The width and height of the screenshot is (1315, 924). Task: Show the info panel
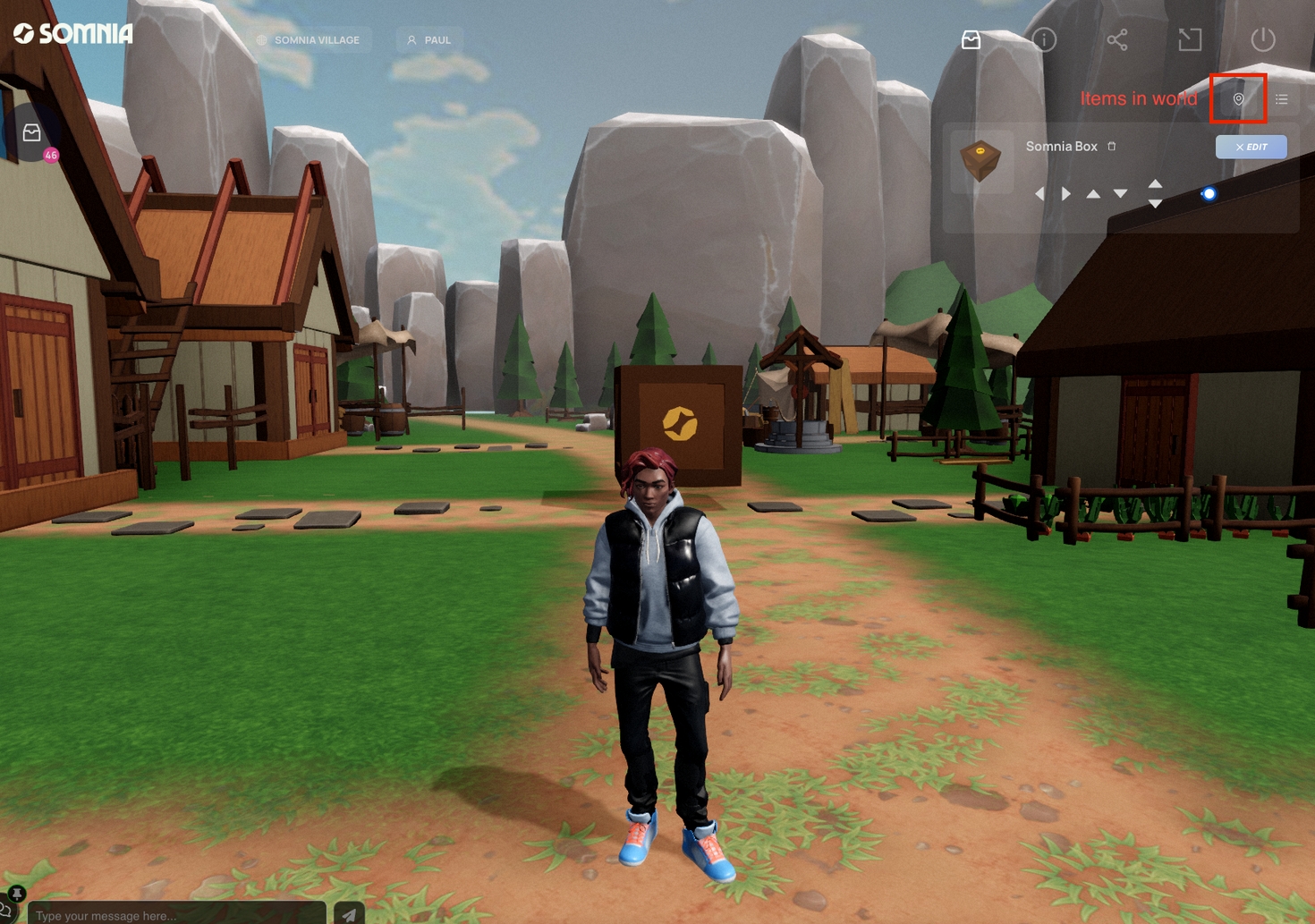(1044, 39)
